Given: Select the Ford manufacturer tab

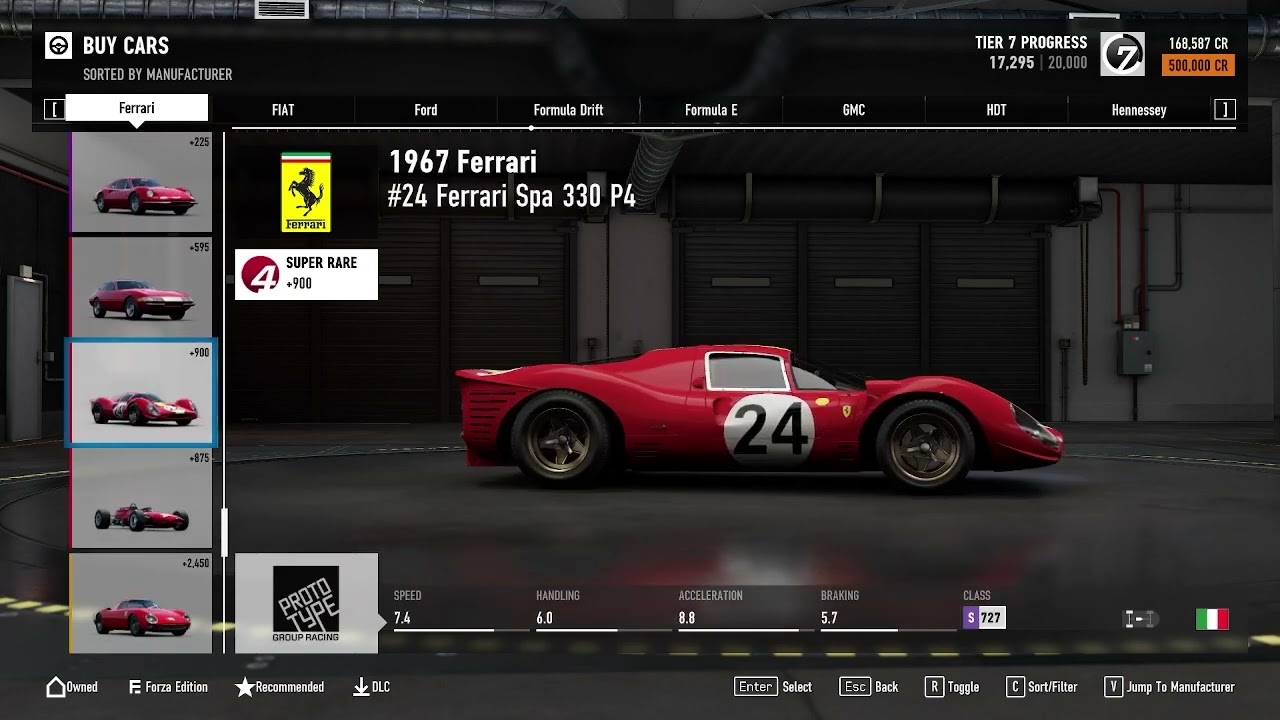Looking at the screenshot, I should pyautogui.click(x=426, y=110).
